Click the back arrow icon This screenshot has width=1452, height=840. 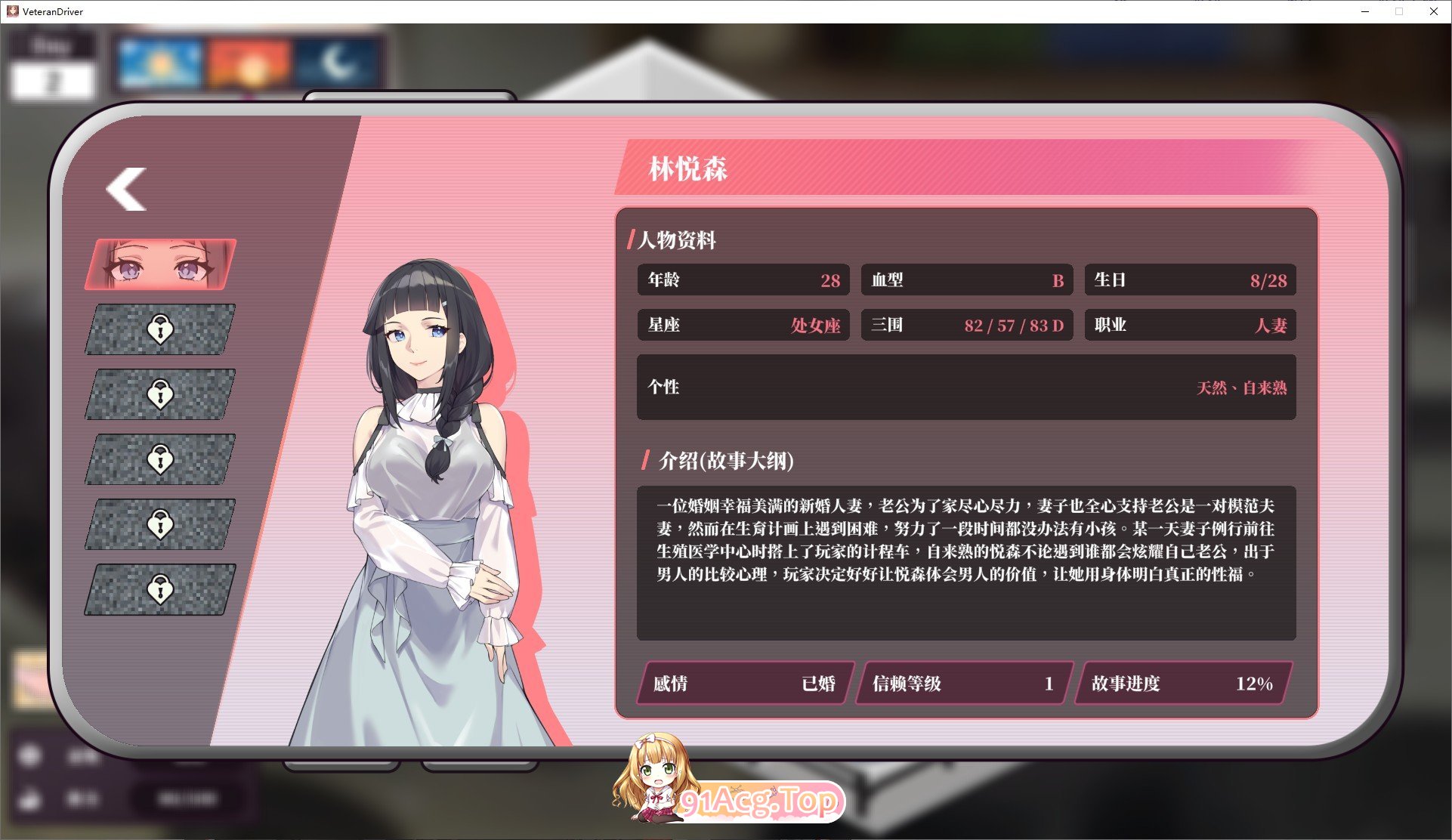click(x=126, y=190)
